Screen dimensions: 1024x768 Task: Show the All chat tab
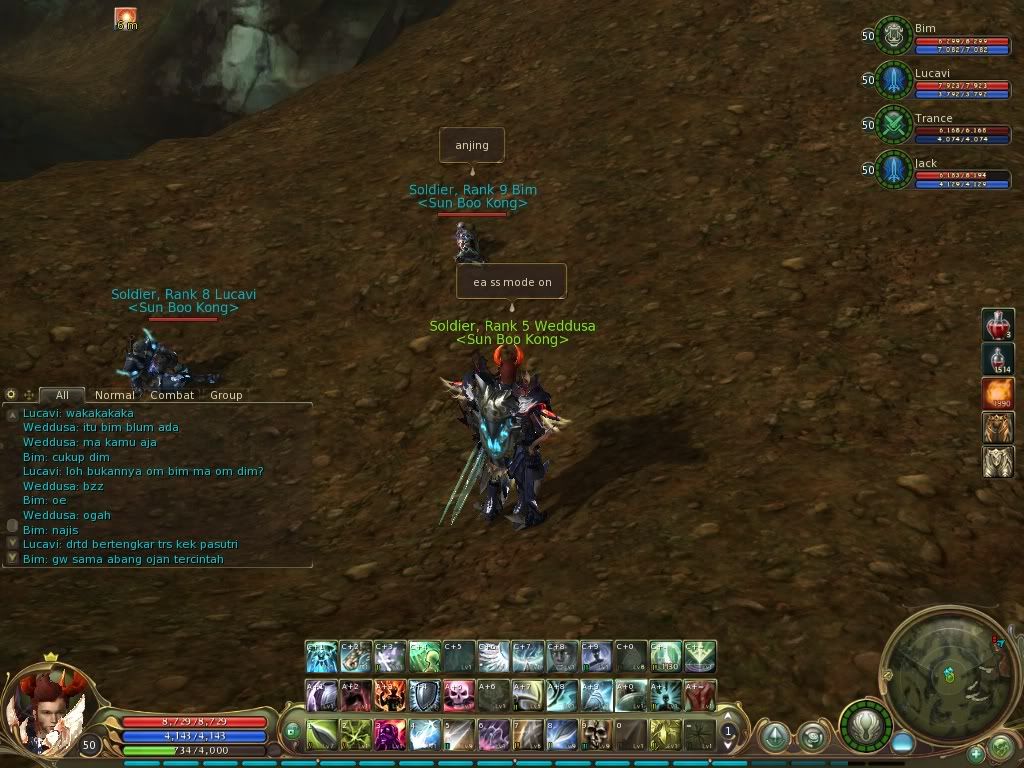(62, 395)
